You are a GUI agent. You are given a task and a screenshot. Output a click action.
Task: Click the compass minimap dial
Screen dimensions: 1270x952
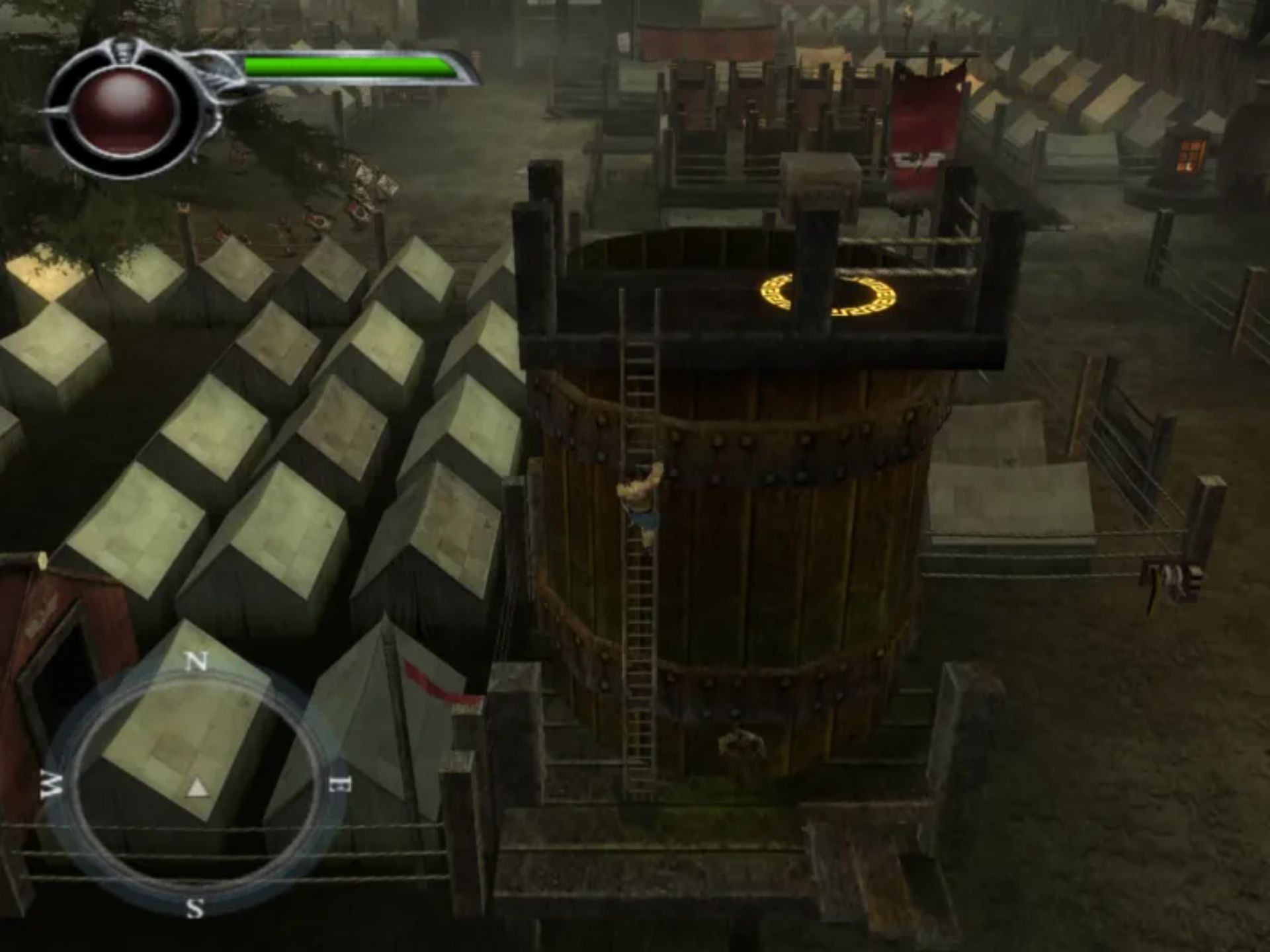(x=192, y=785)
